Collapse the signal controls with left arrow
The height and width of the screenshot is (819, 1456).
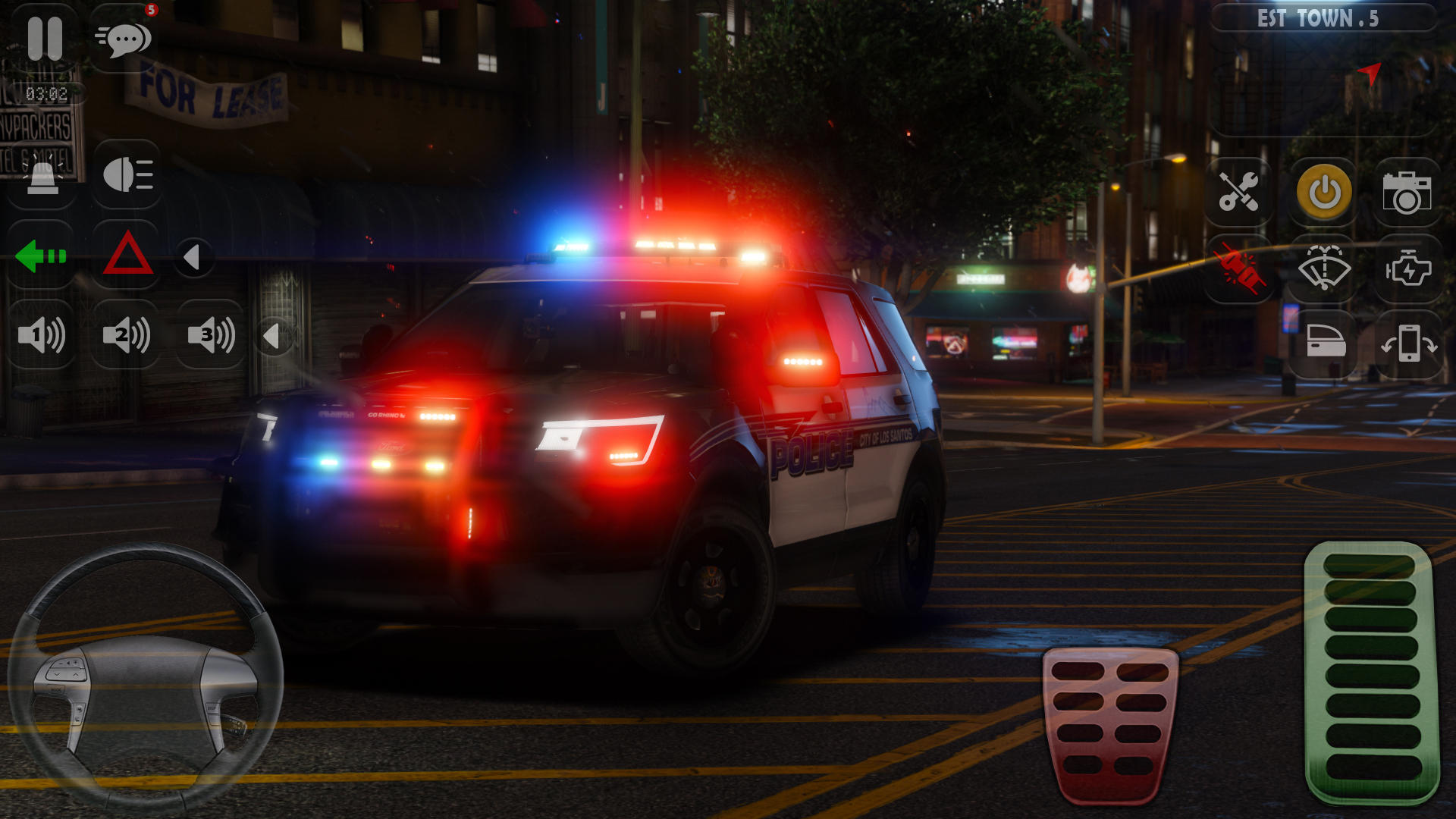(x=193, y=256)
